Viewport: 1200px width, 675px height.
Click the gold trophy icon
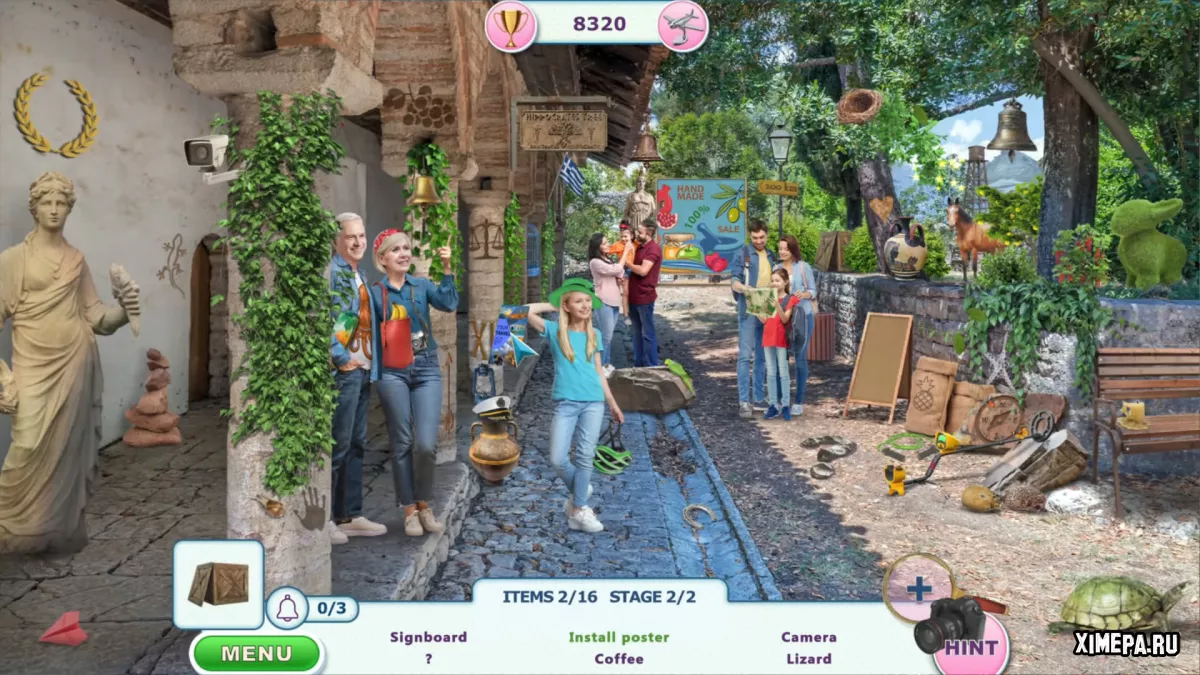[510, 26]
